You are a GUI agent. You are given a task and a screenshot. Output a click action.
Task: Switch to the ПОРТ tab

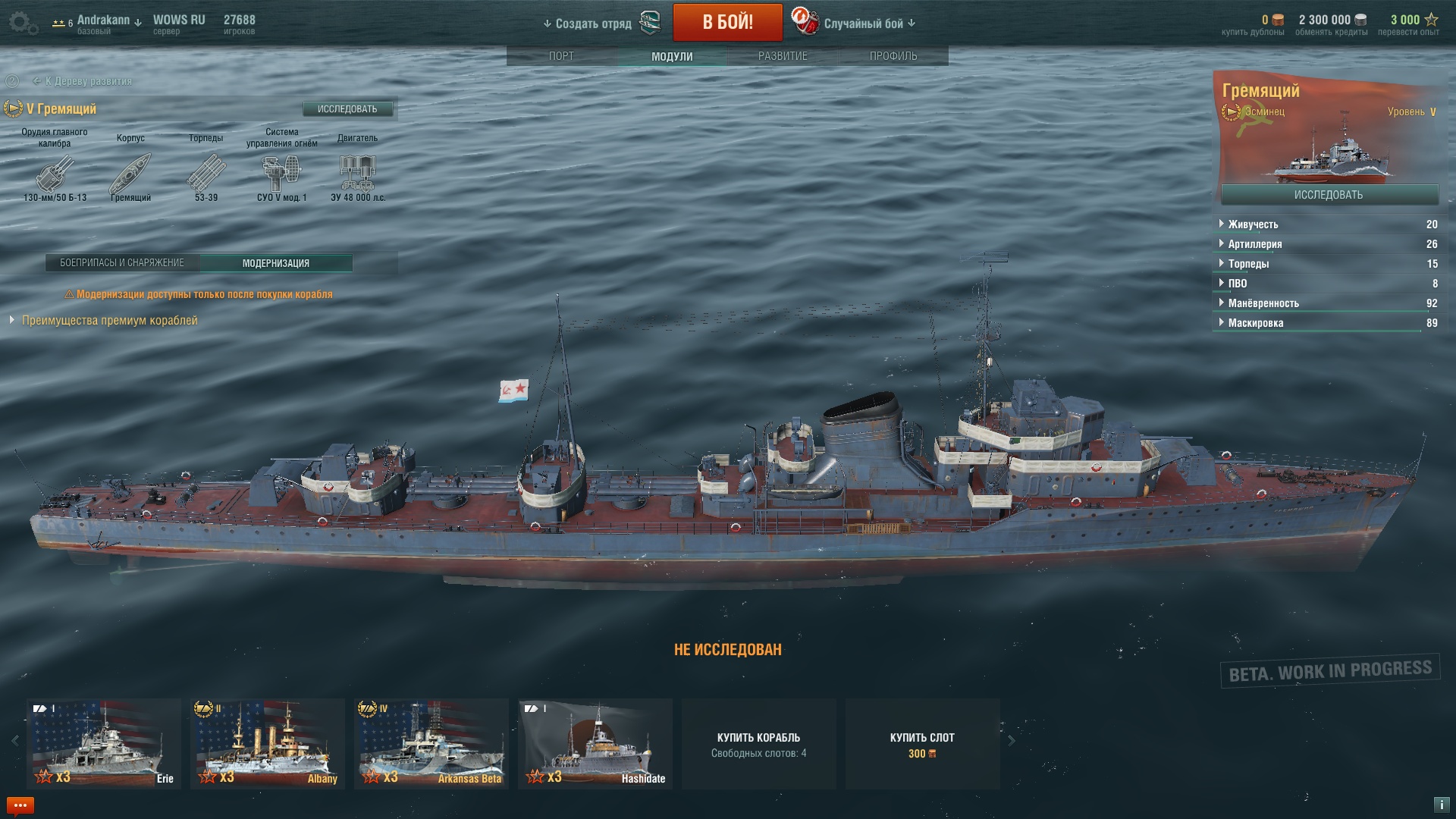561,56
